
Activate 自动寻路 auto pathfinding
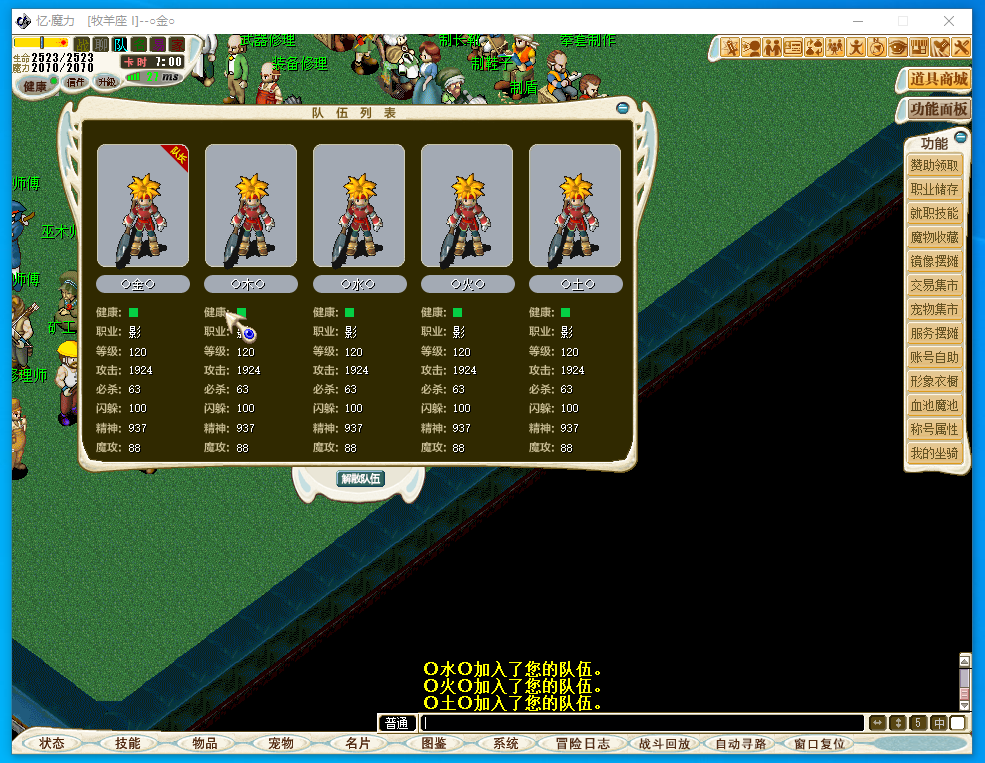click(741, 743)
